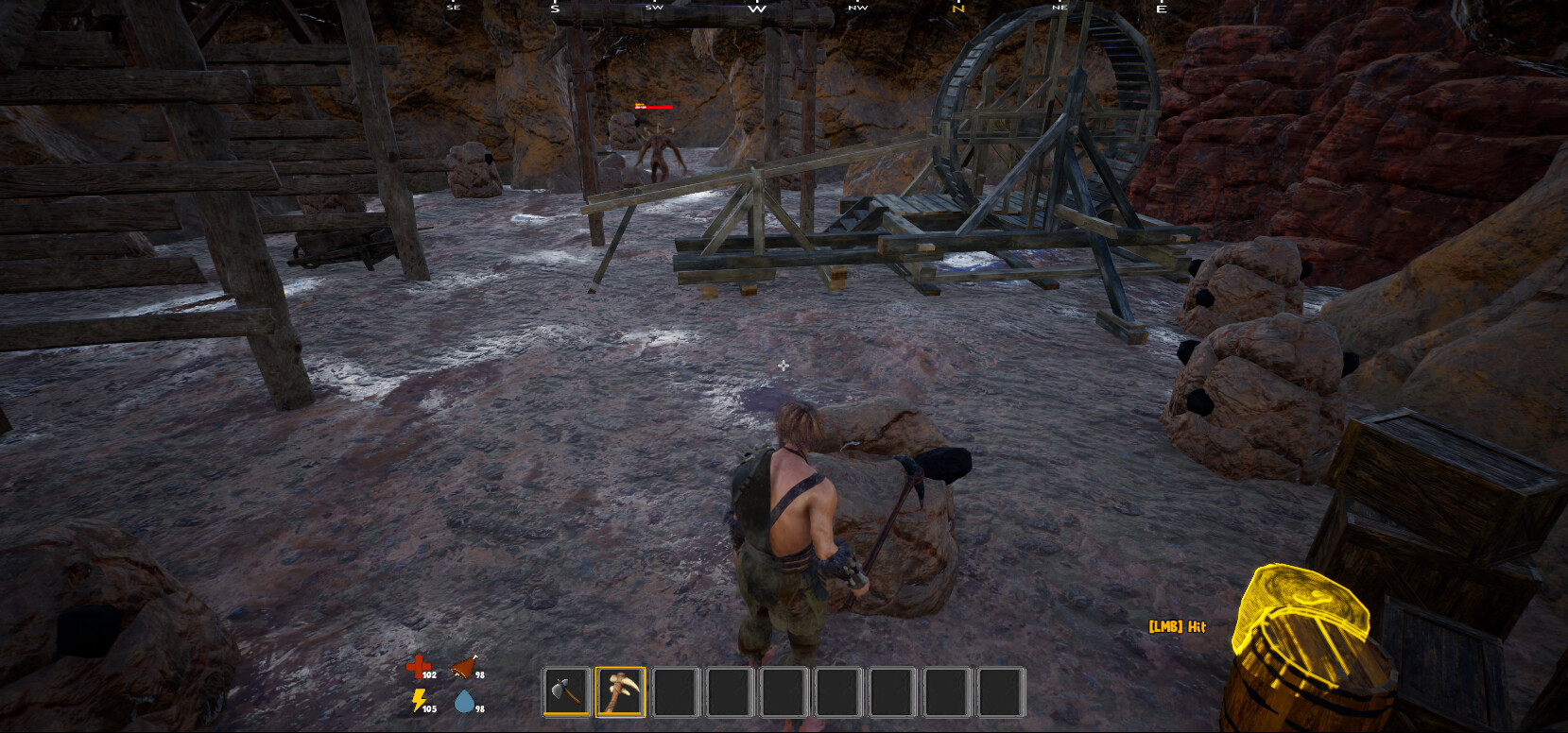Click the W heading on the compass
This screenshot has height=733, width=1568.
tap(756, 8)
